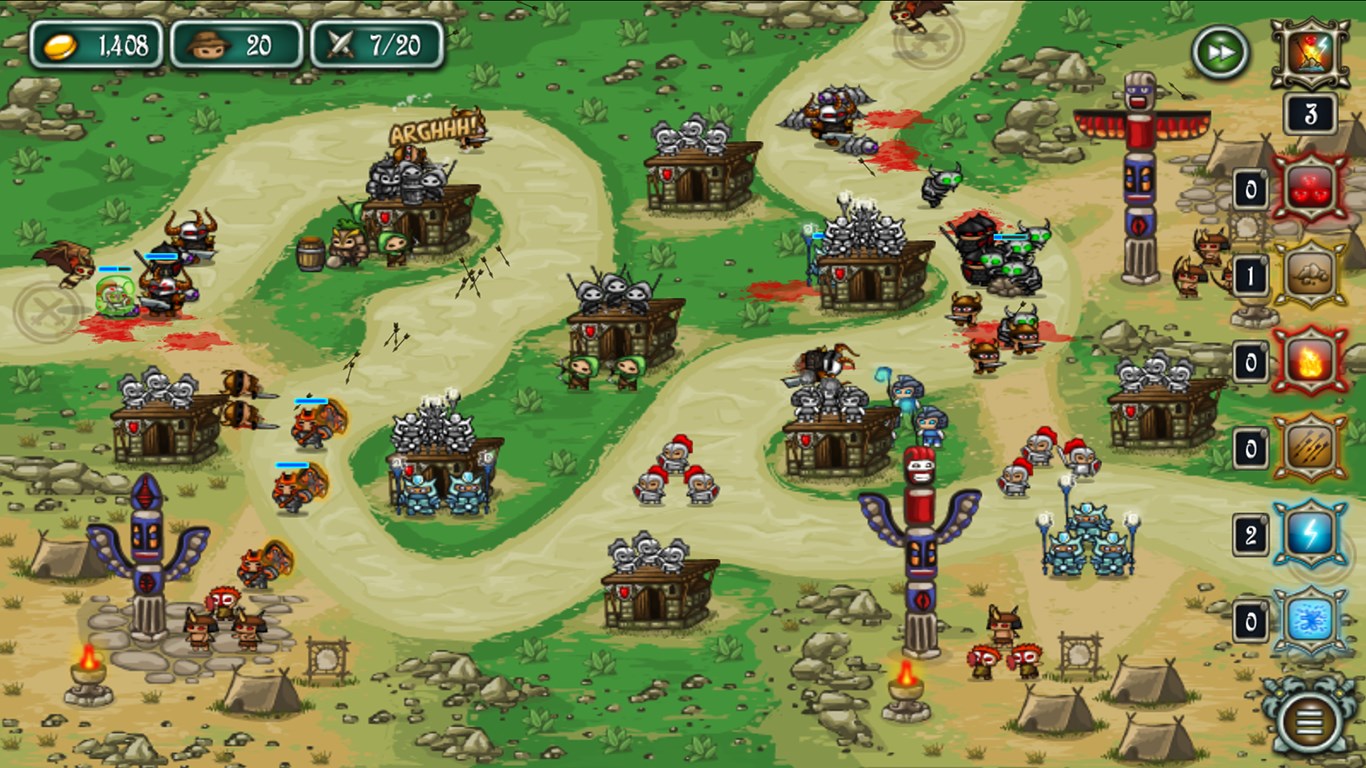
Task: Toggle the green fast-forward speed button
Action: pos(1220,51)
